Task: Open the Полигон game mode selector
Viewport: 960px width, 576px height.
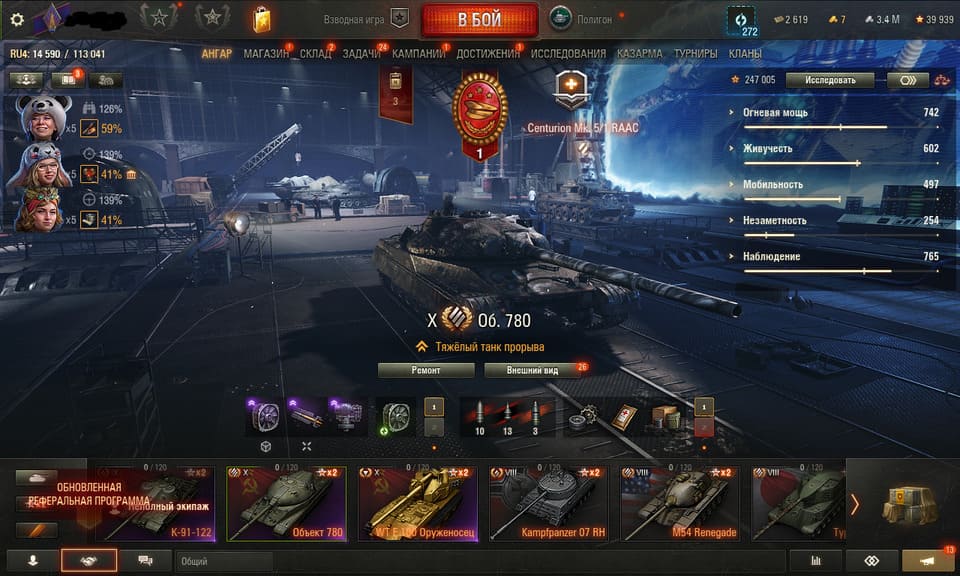Action: (586, 19)
